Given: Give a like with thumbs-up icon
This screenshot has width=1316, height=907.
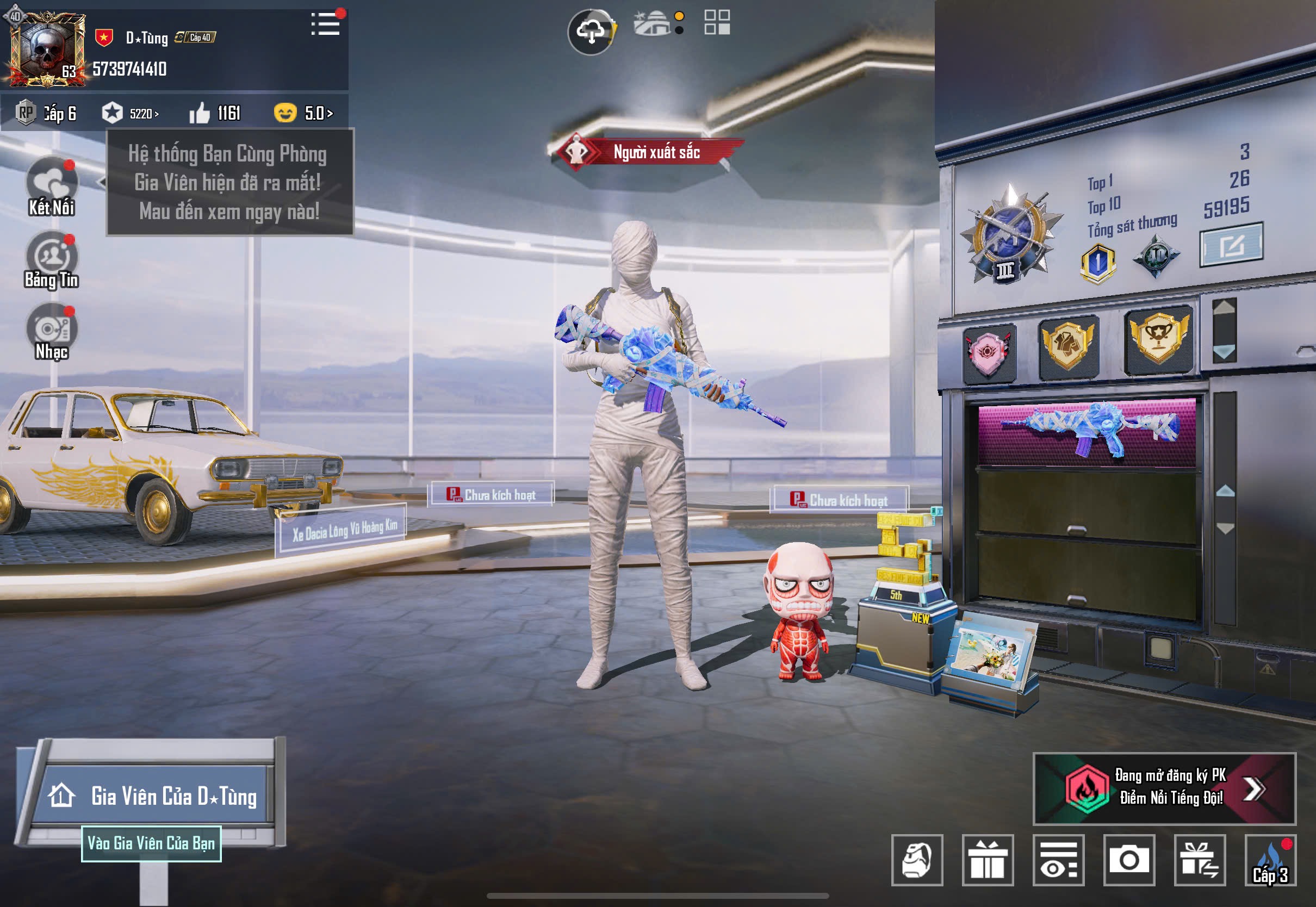Looking at the screenshot, I should [x=200, y=113].
